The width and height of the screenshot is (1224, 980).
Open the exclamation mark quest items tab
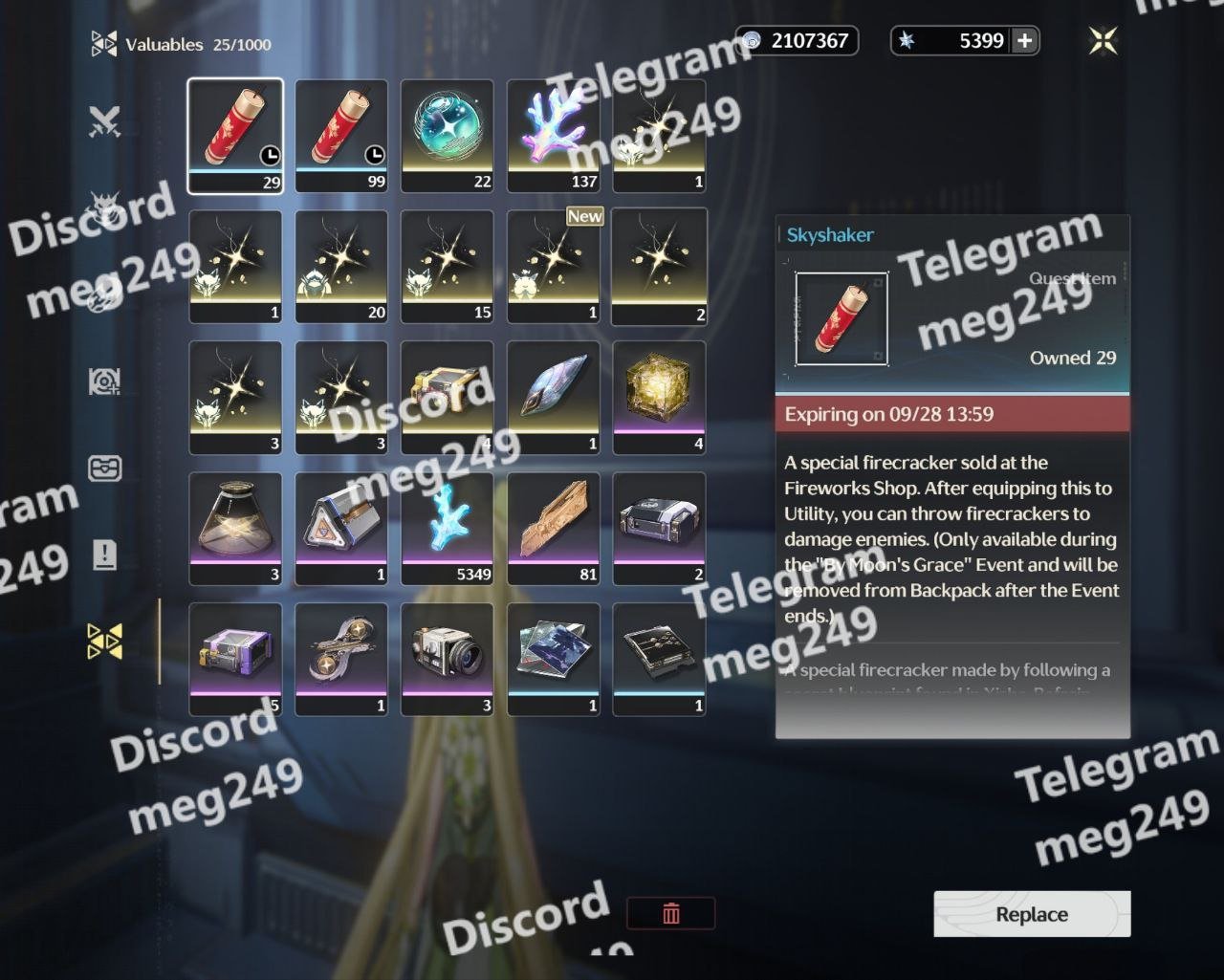pyautogui.click(x=104, y=555)
